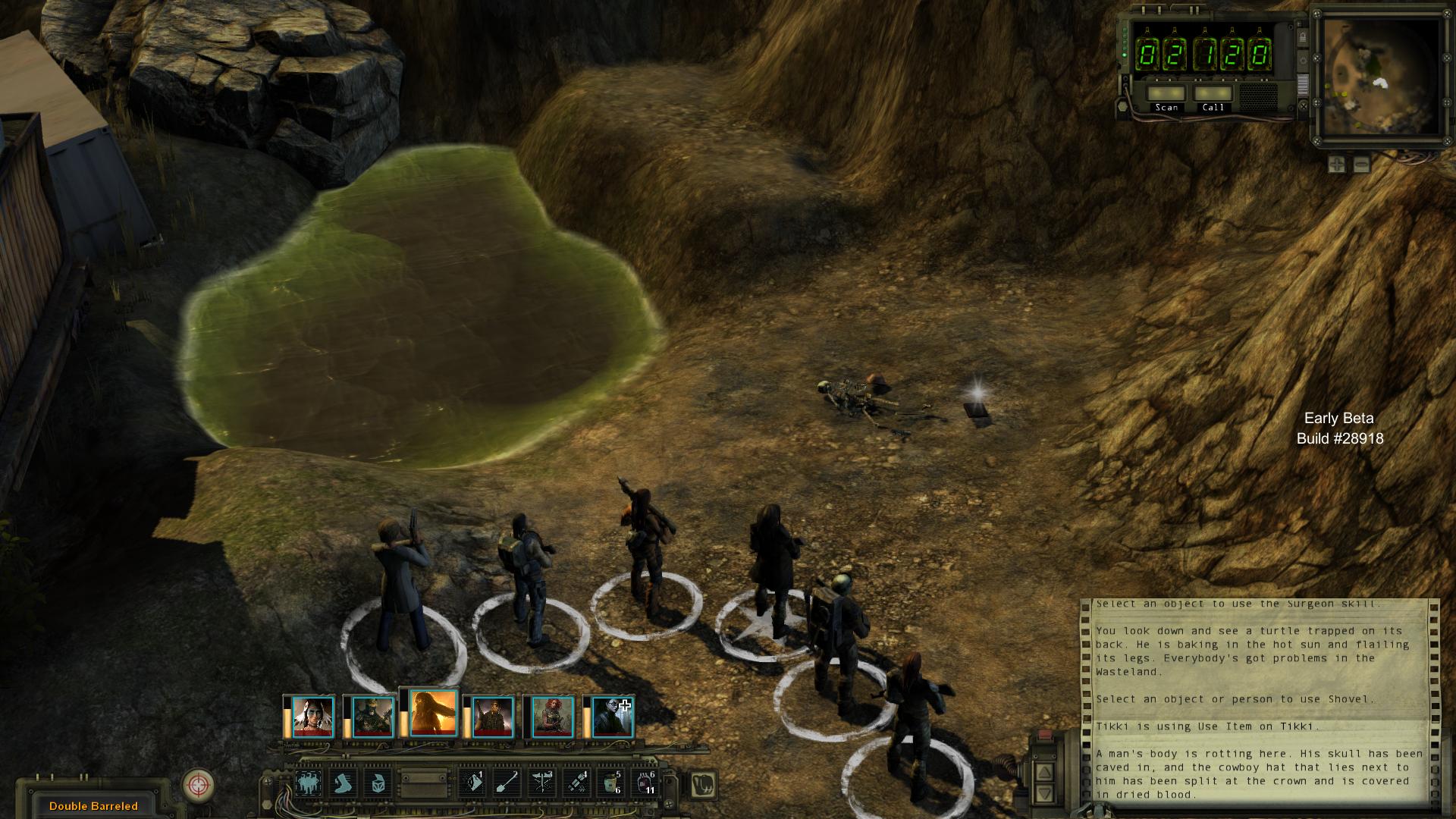
Task: Select the gas-masked soldier portrait
Action: 372,717
